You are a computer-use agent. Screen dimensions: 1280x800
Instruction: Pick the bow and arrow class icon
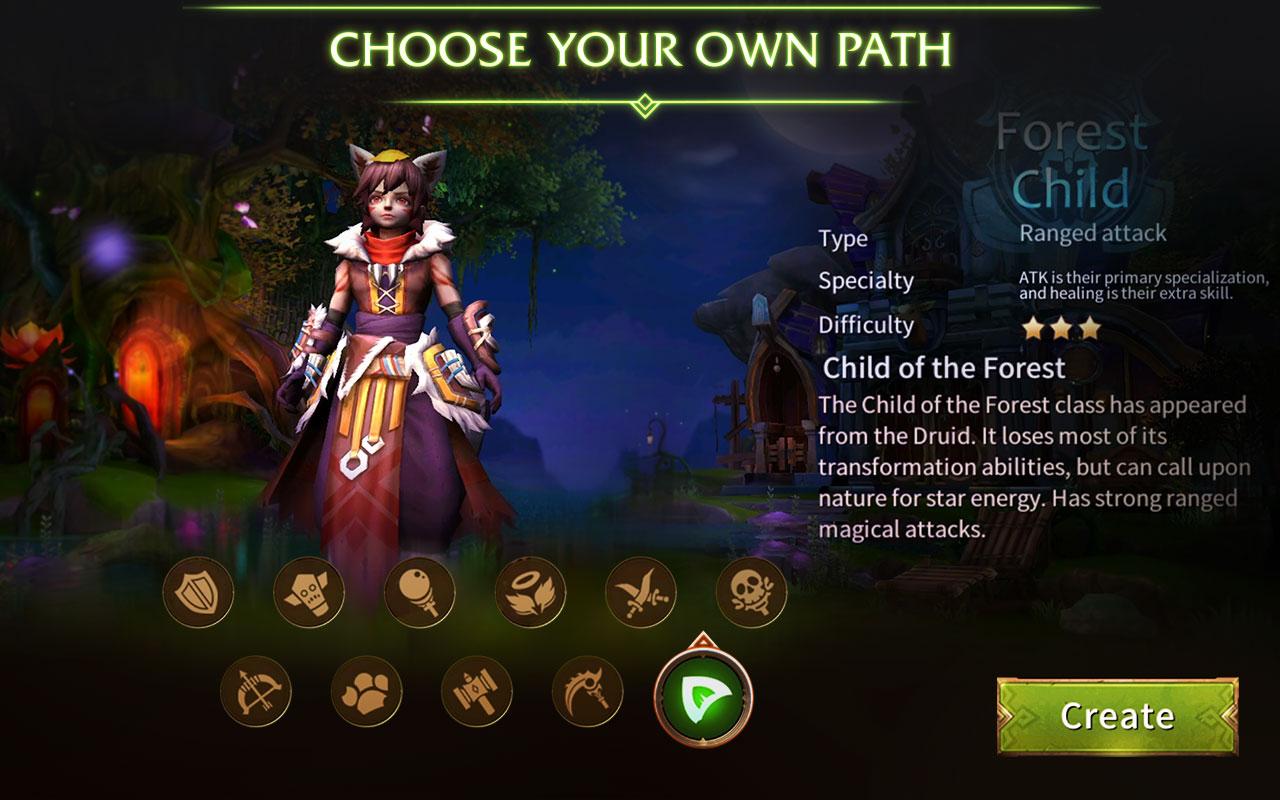256,691
